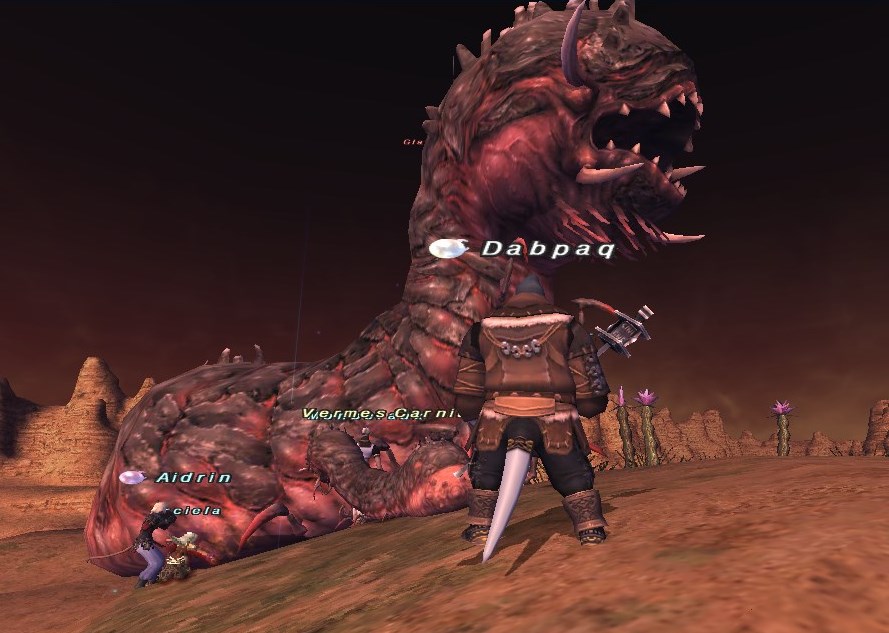Click the Vermes Carnifex enemy name label

[382, 413]
